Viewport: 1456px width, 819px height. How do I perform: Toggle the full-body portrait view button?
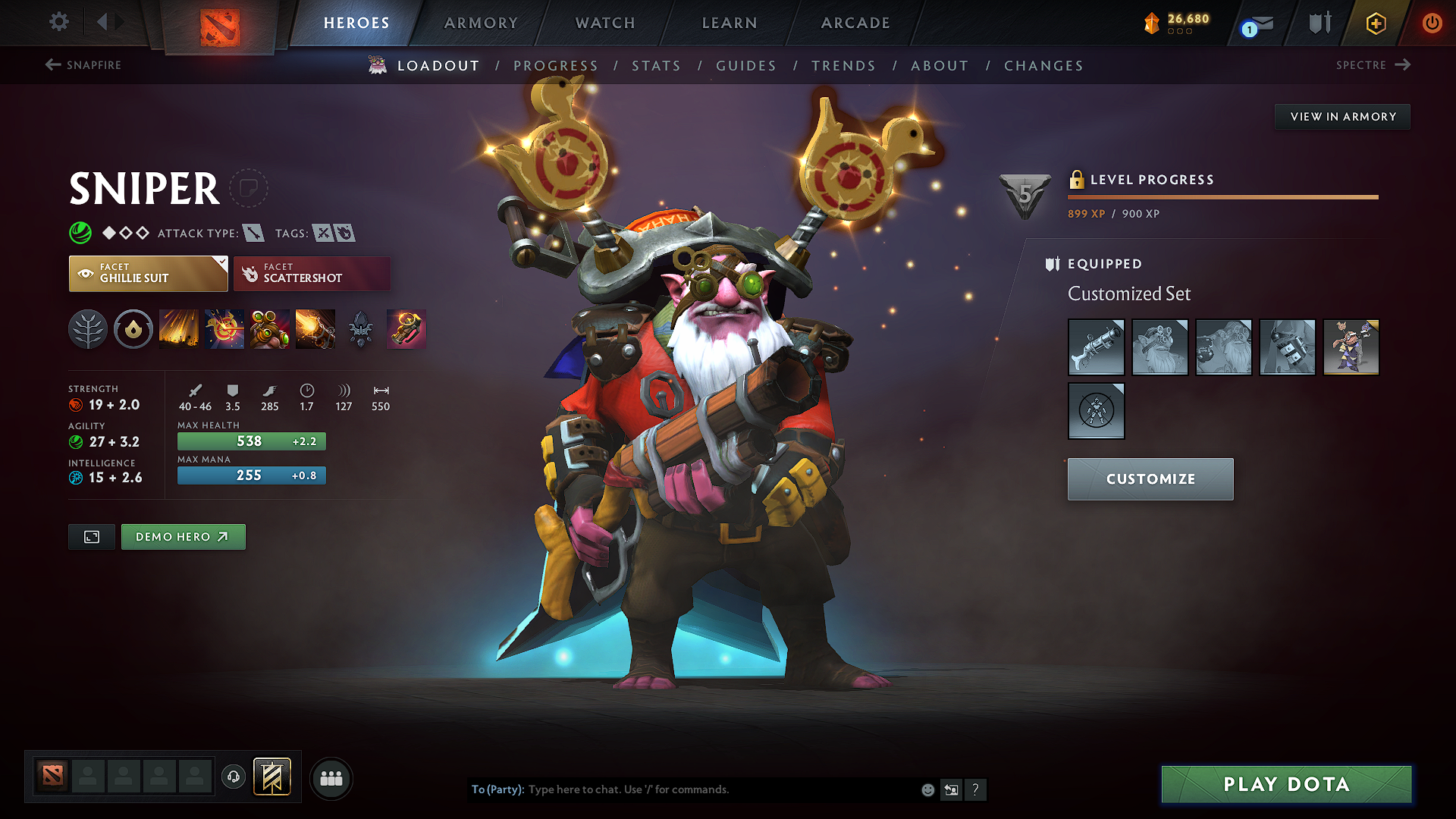(x=91, y=536)
